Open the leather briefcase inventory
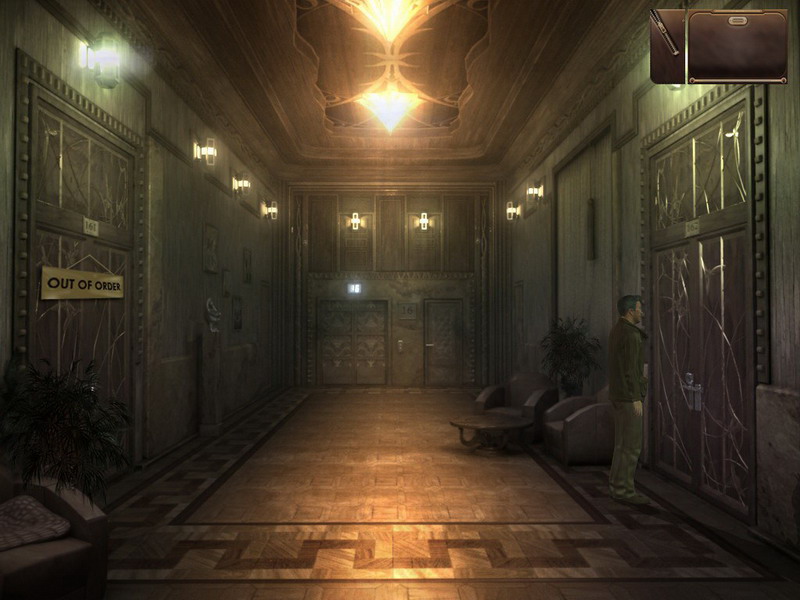Screen dimensions: 800x600 click(737, 46)
